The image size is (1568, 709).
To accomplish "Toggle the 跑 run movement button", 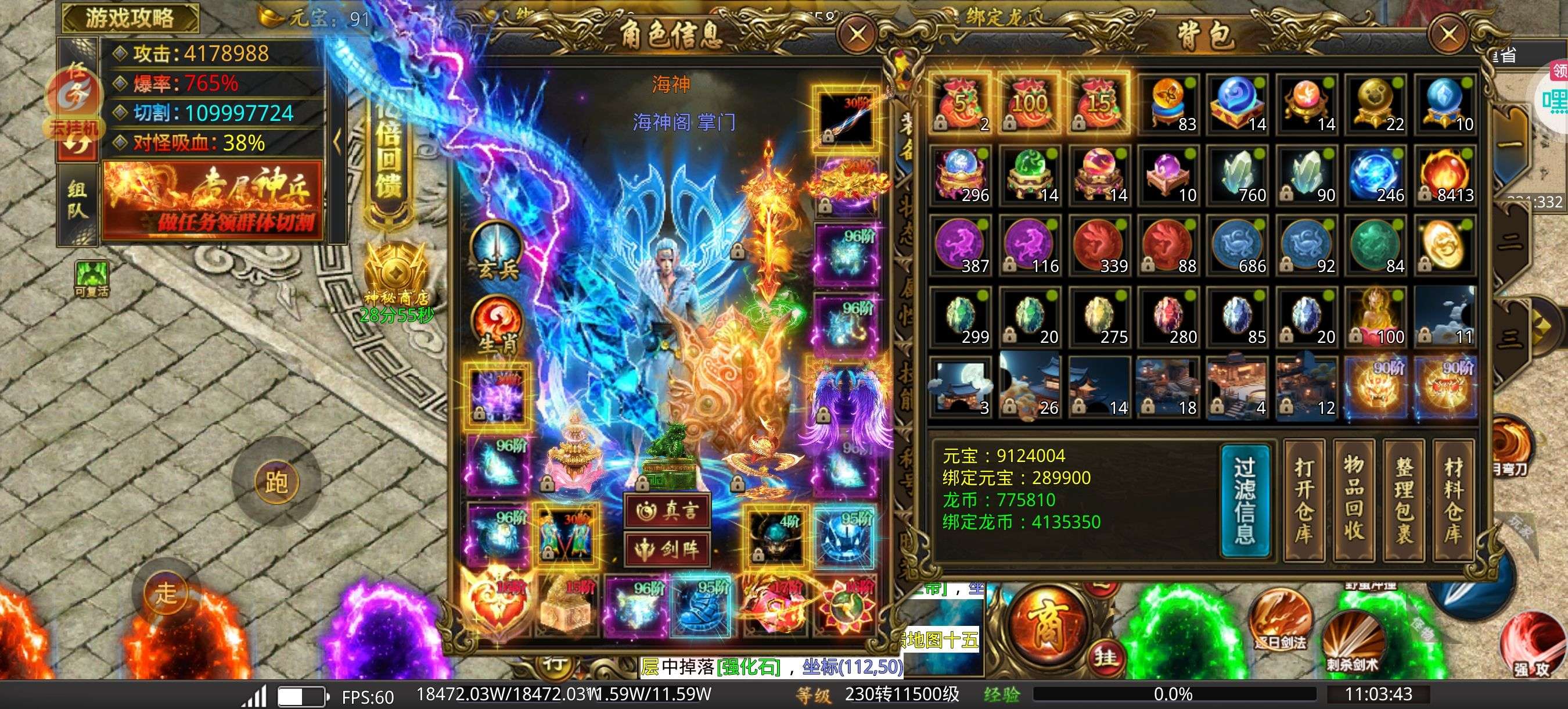I will click(276, 482).
